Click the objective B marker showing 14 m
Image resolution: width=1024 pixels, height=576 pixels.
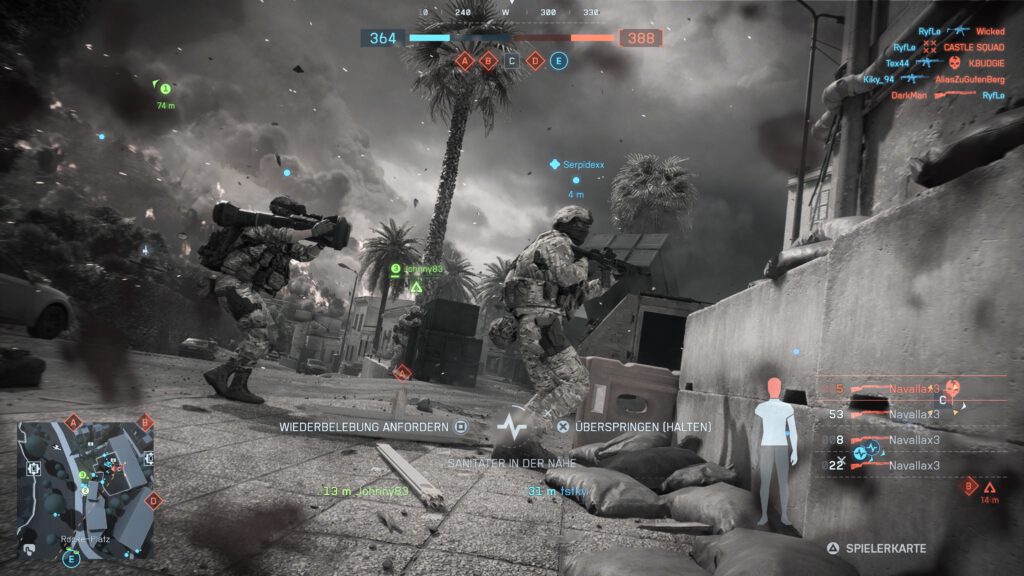point(969,487)
